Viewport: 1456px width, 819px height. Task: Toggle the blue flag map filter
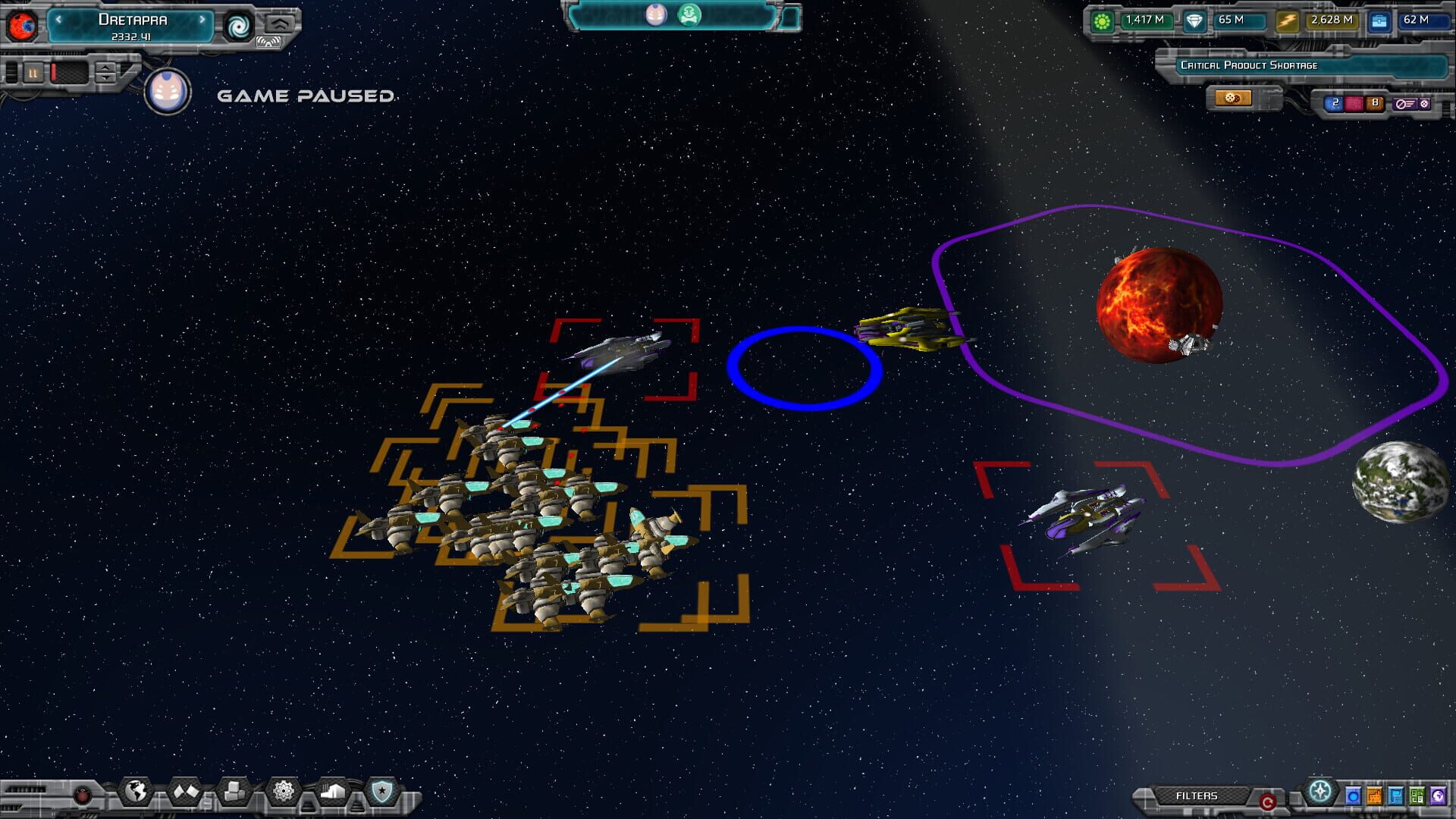(x=1396, y=797)
